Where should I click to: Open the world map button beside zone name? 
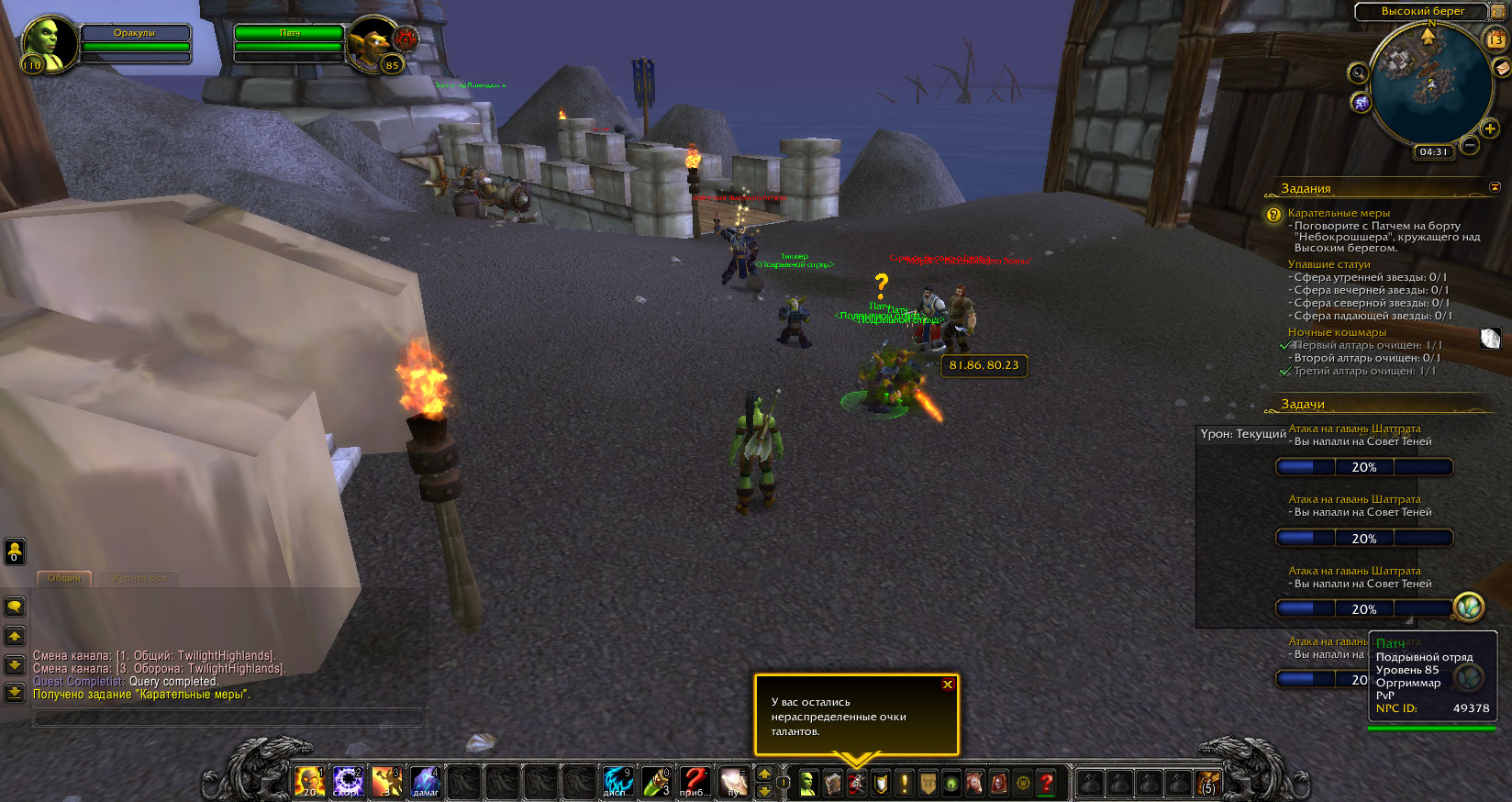coord(1498,11)
